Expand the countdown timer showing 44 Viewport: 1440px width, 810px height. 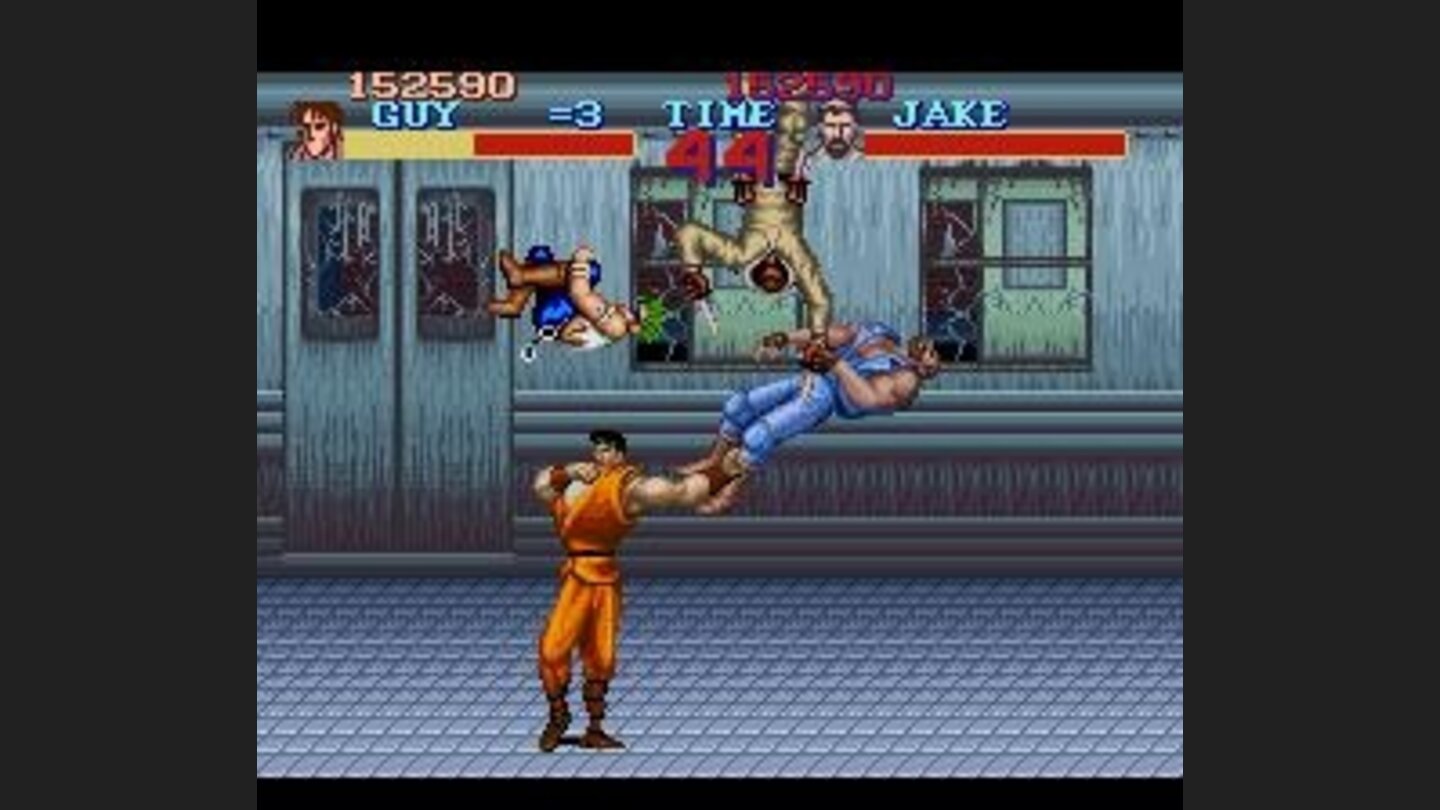coord(722,154)
